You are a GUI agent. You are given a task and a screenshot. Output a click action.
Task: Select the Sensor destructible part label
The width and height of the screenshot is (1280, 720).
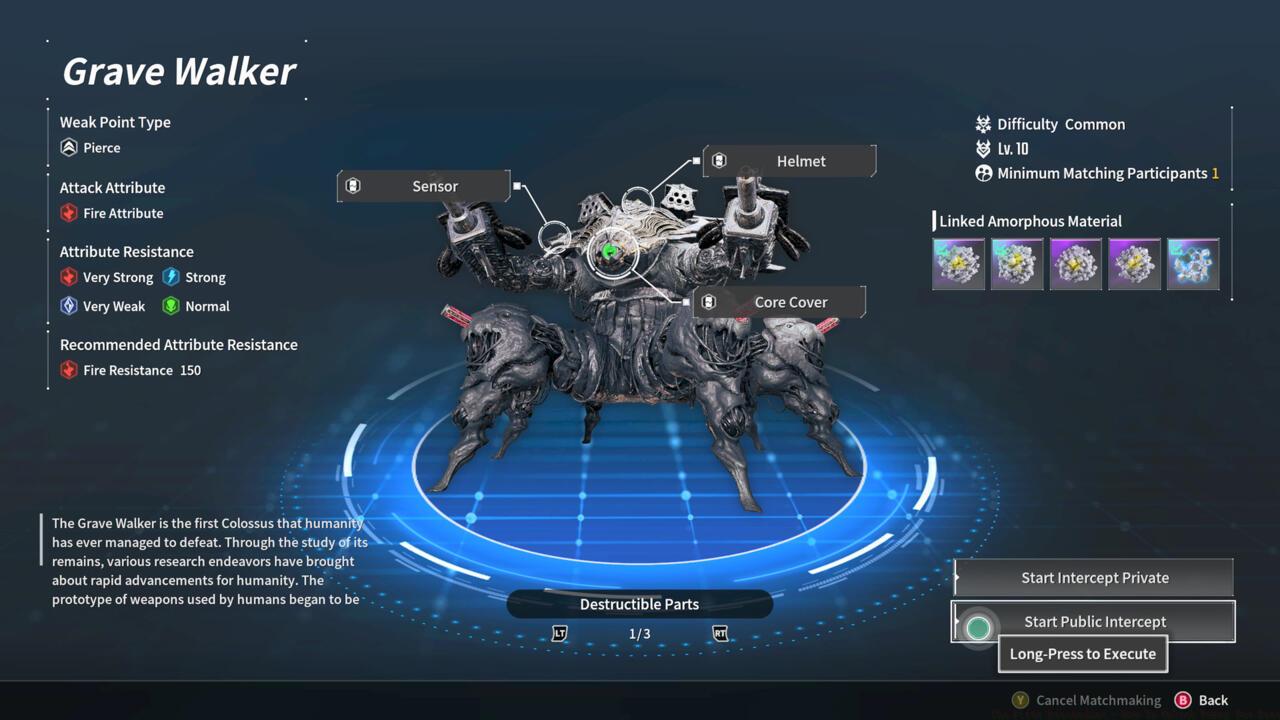coord(434,186)
